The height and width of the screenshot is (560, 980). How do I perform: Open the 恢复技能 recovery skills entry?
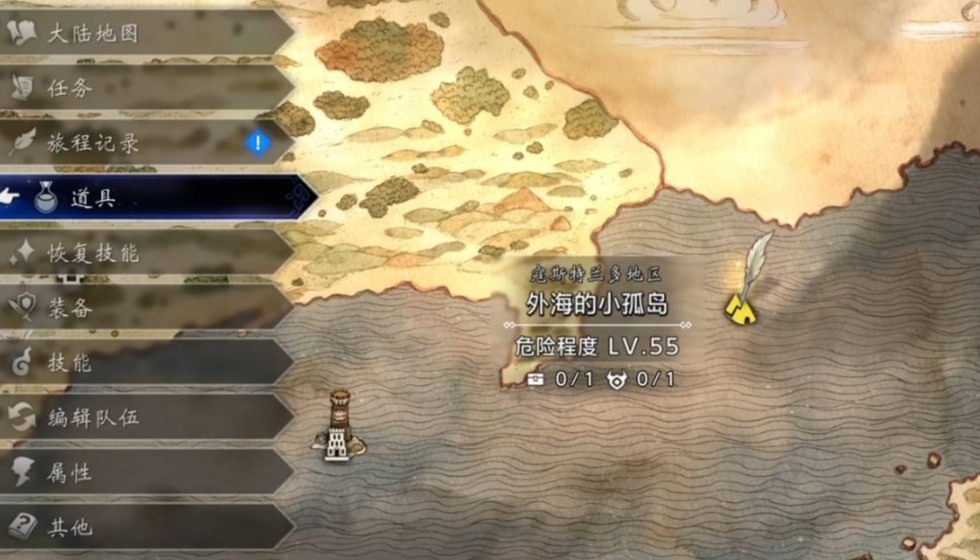(x=140, y=253)
